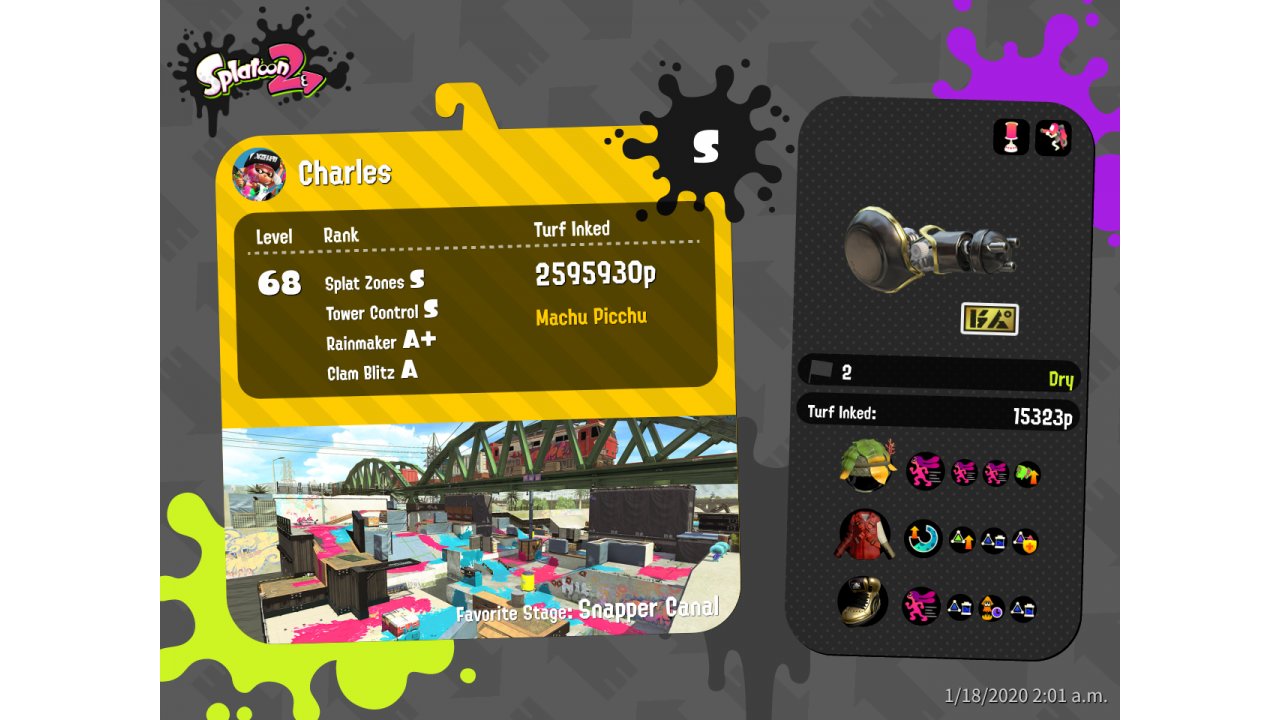The height and width of the screenshot is (720, 1280).
Task: Click the Inkjet special weapon icon
Action: tap(1052, 137)
